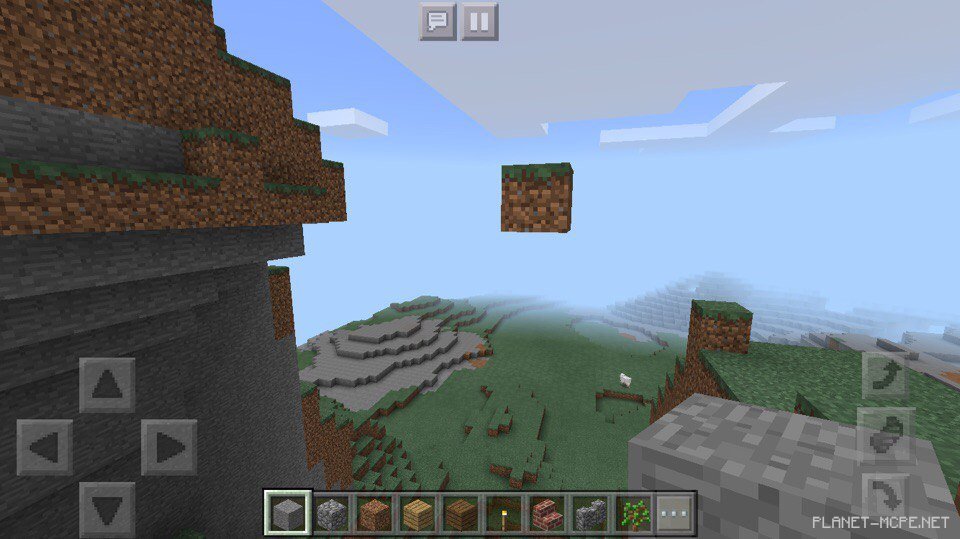This screenshot has height=539, width=960.
Task: Tap the move left arrow
Action: (x=45, y=447)
